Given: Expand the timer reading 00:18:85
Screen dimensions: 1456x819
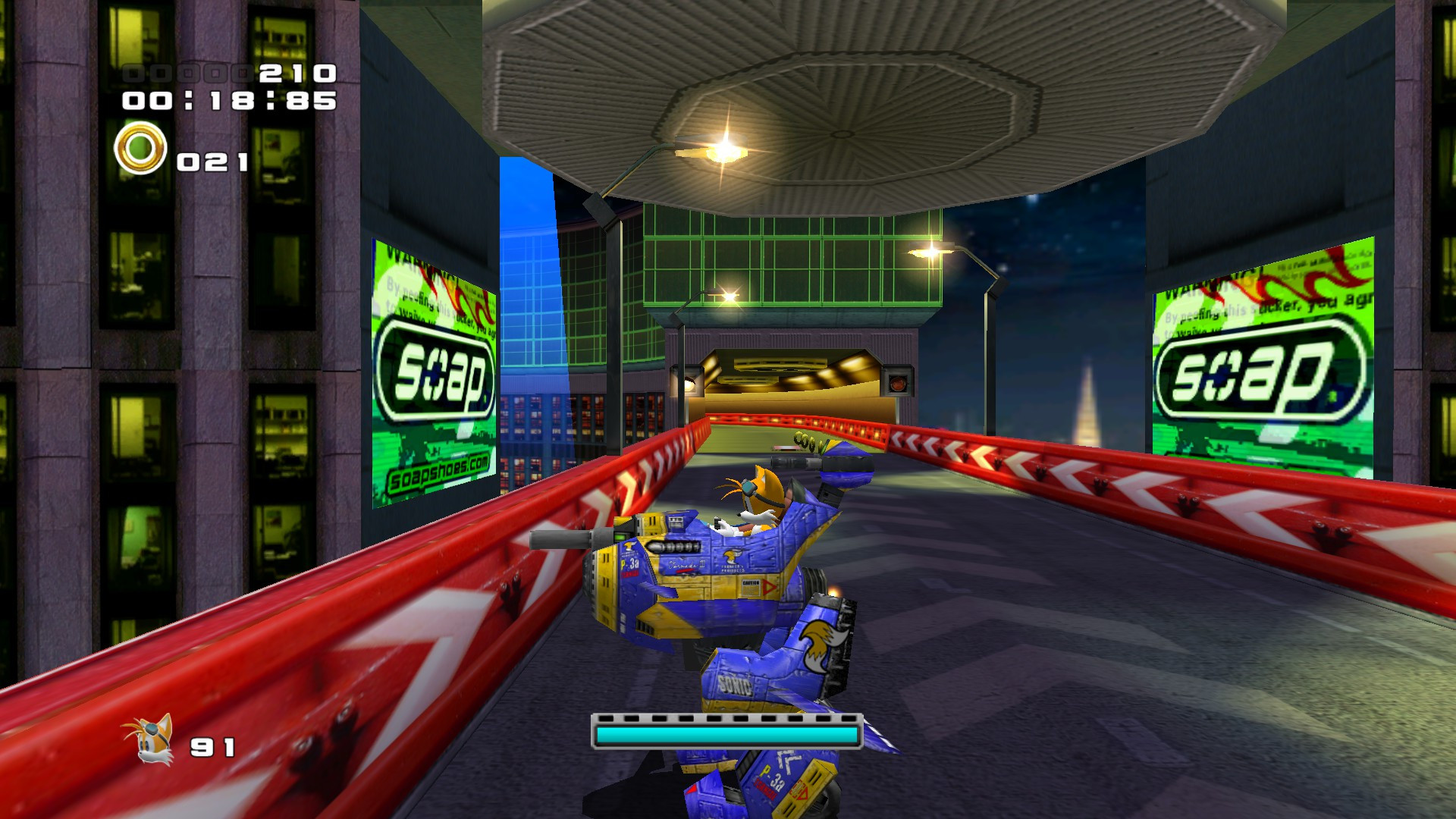Looking at the screenshot, I should click(231, 101).
